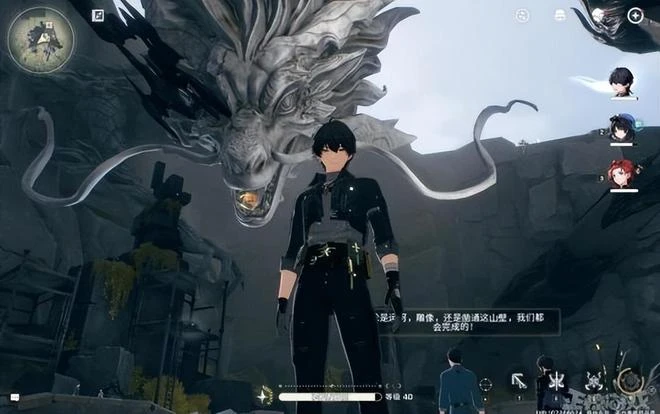Activate the arrow-shaped skill icon
660x414 pixels.
click(x=519, y=380)
